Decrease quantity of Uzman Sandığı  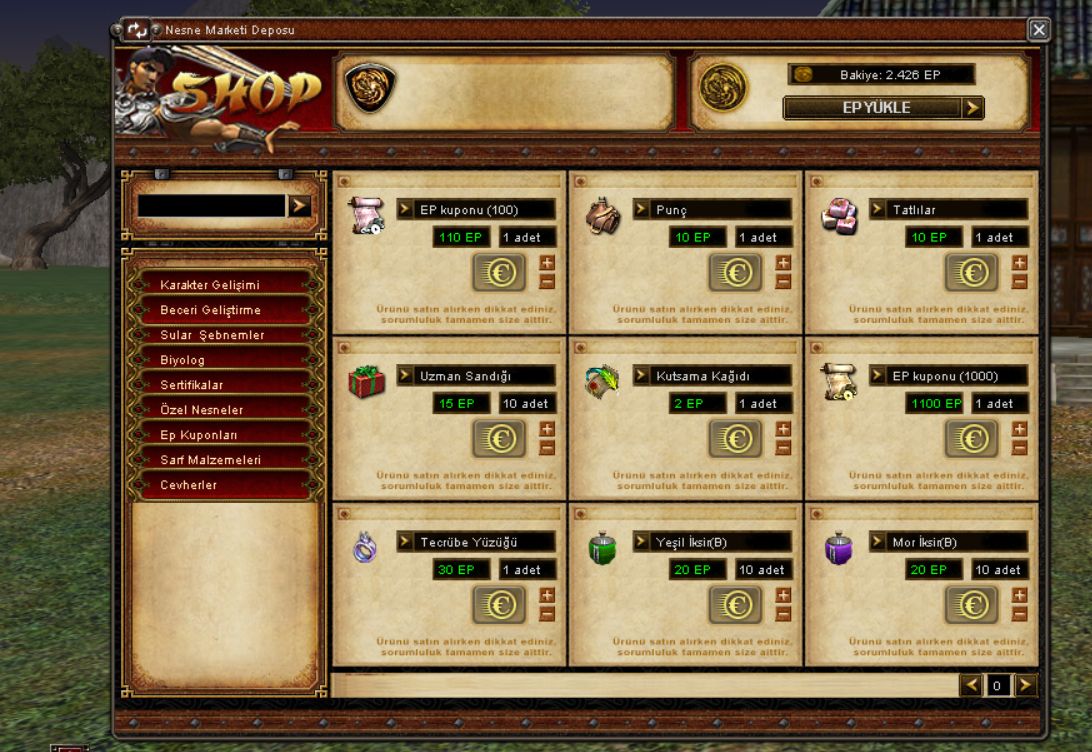tap(546, 448)
